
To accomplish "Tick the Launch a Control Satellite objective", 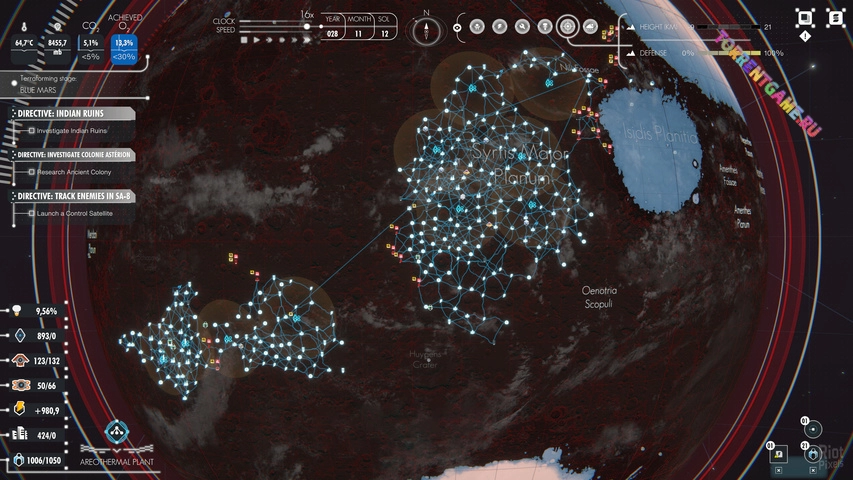I will pyautogui.click(x=32, y=213).
